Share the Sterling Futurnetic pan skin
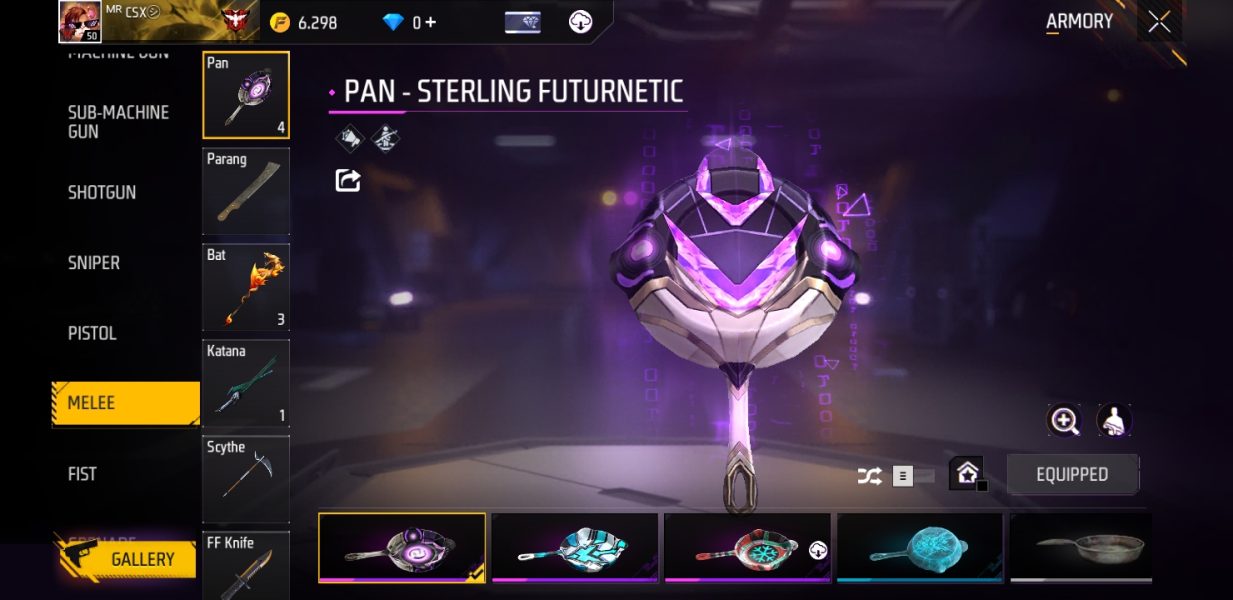 [x=348, y=180]
